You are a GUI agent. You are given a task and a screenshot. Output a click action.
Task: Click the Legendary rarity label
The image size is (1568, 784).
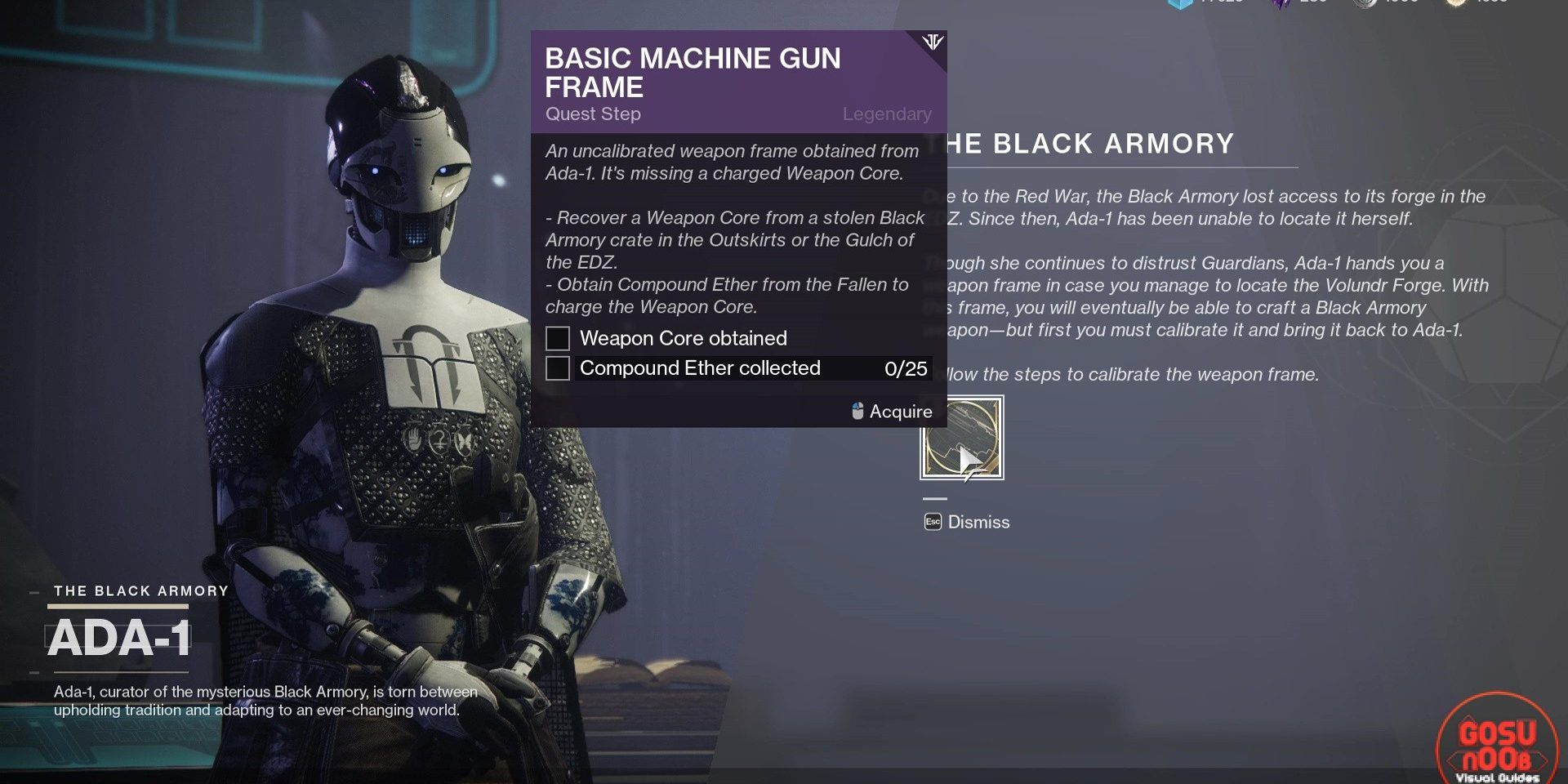point(886,114)
